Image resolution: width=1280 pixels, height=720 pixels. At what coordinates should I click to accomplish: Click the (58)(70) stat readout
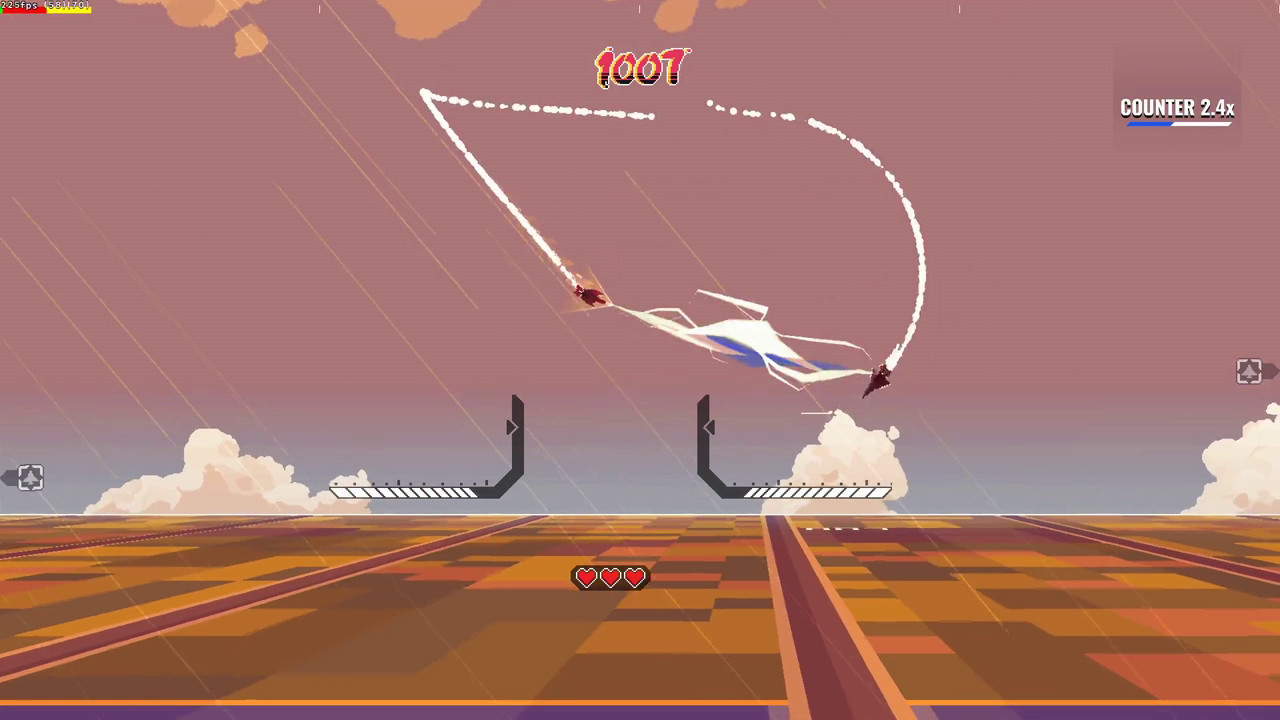(66, 5)
